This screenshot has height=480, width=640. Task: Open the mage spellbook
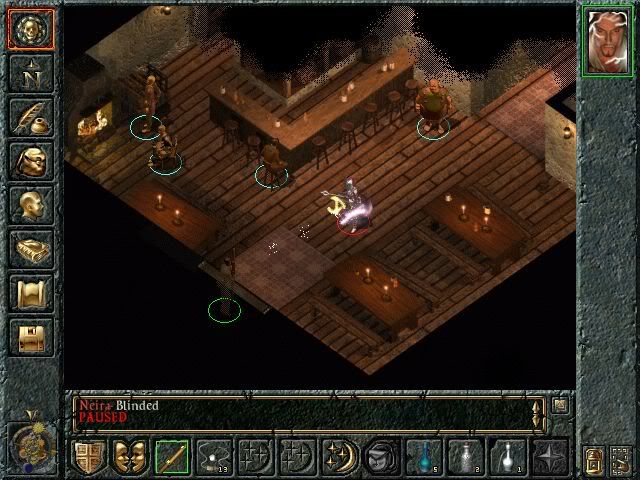pyautogui.click(x=30, y=249)
